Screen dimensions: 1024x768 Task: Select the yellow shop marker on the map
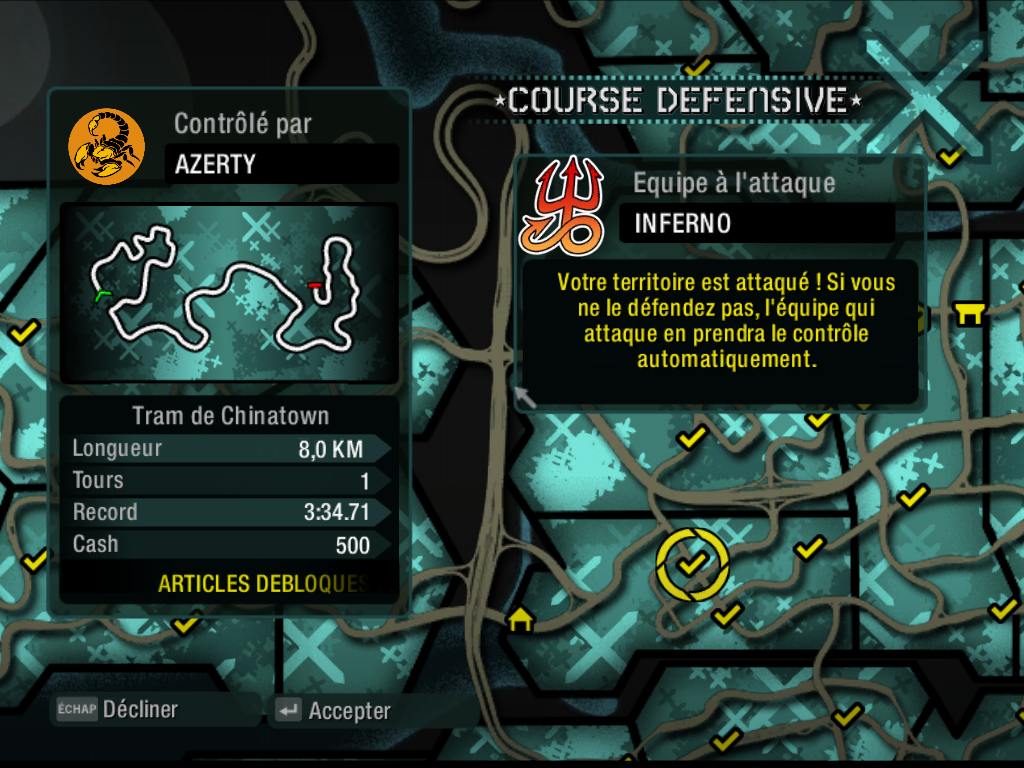(969, 315)
